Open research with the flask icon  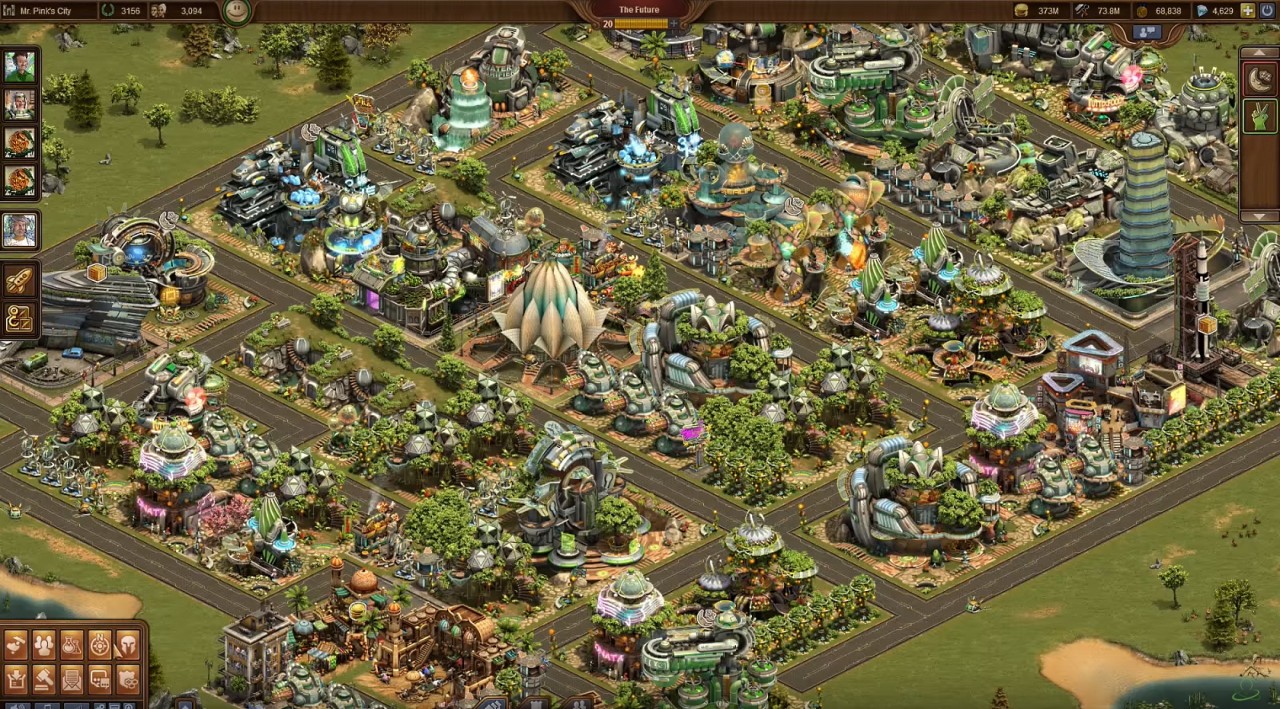(72, 645)
